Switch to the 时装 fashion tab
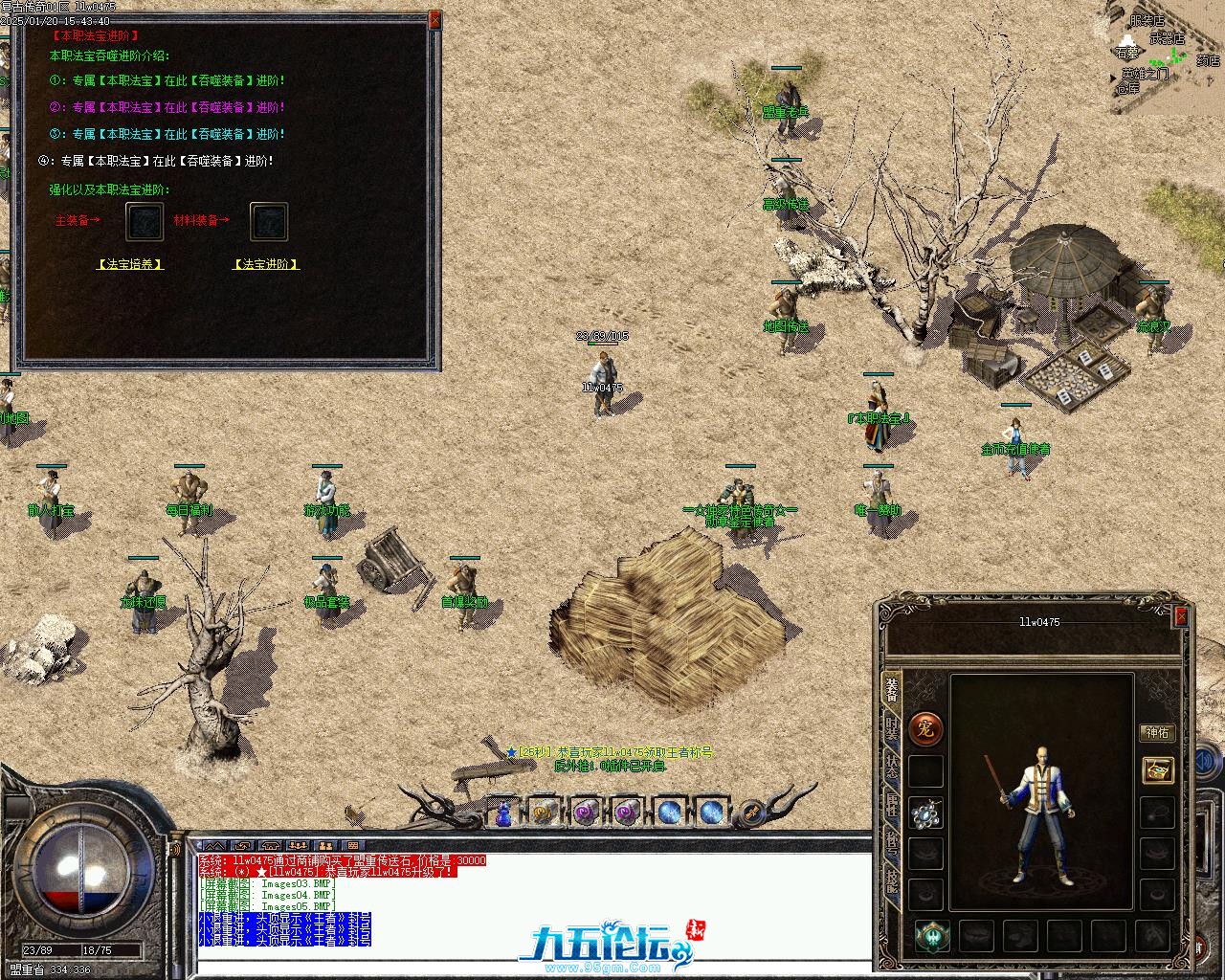The height and width of the screenshot is (980, 1225). pyautogui.click(x=892, y=729)
